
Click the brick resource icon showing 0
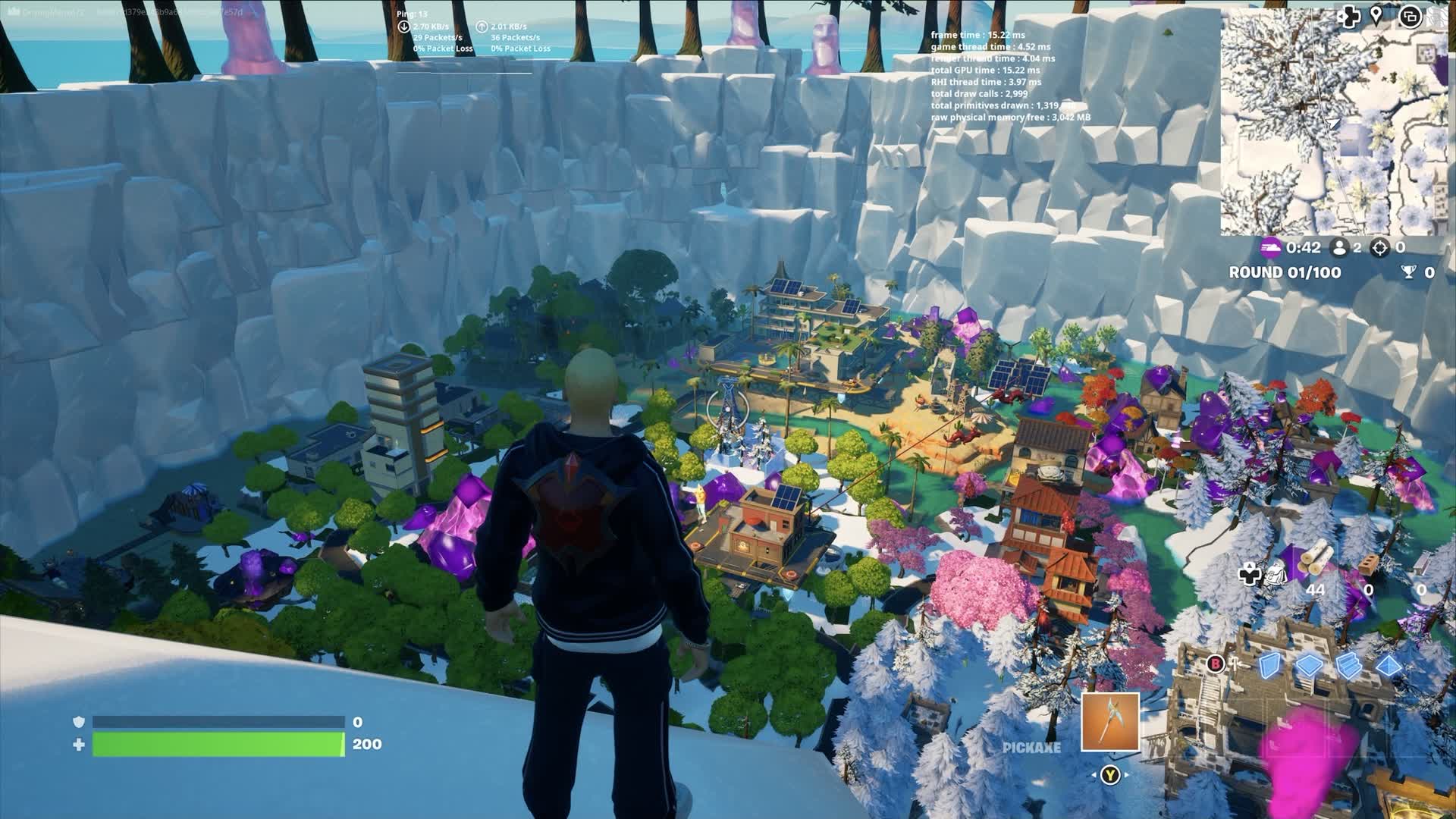click(x=1367, y=565)
